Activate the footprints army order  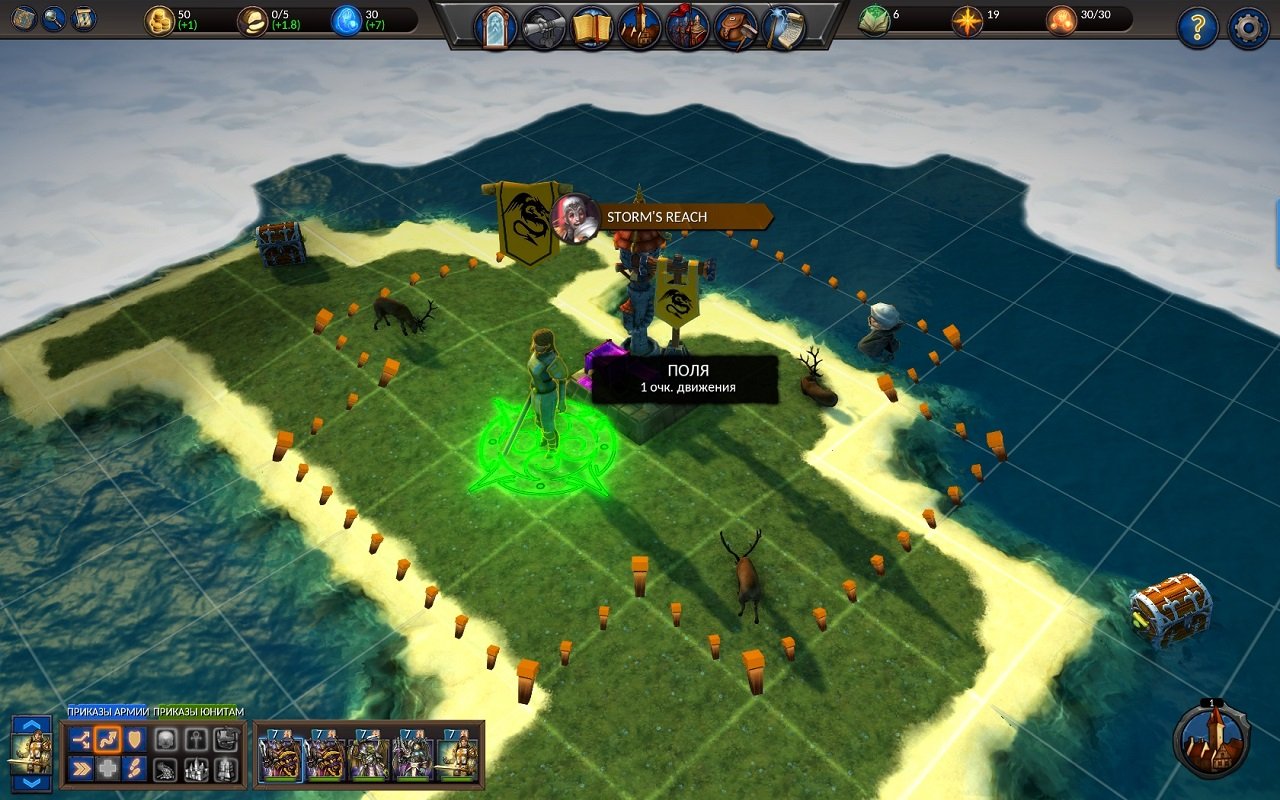click(x=135, y=768)
